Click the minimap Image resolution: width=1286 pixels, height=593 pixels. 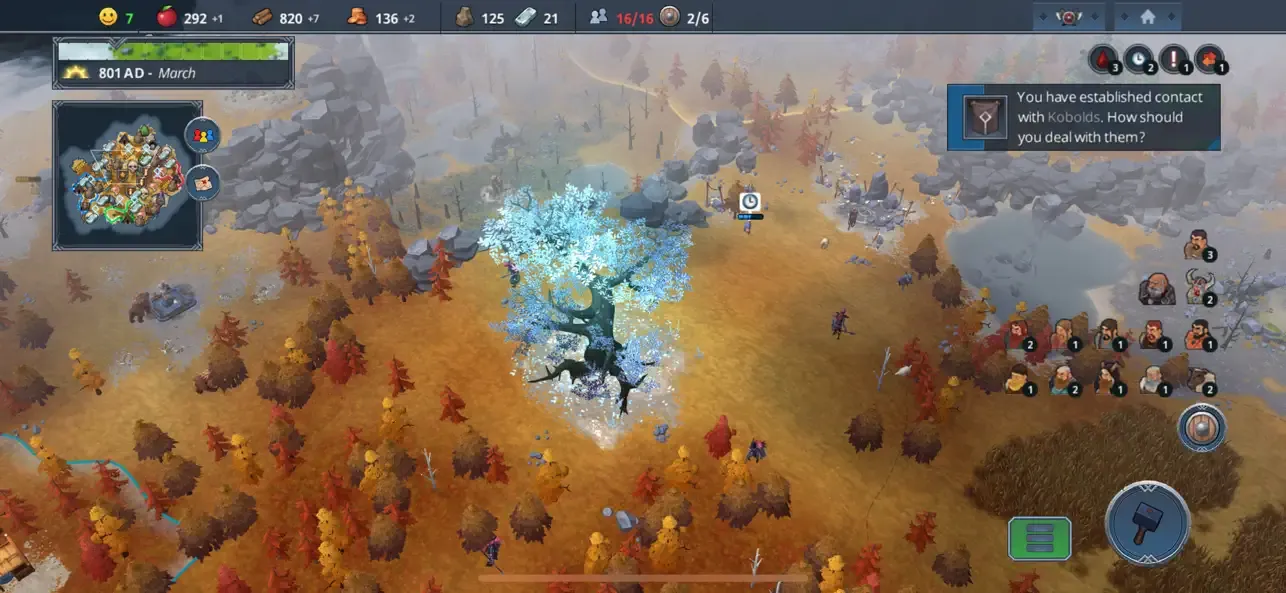tap(127, 174)
